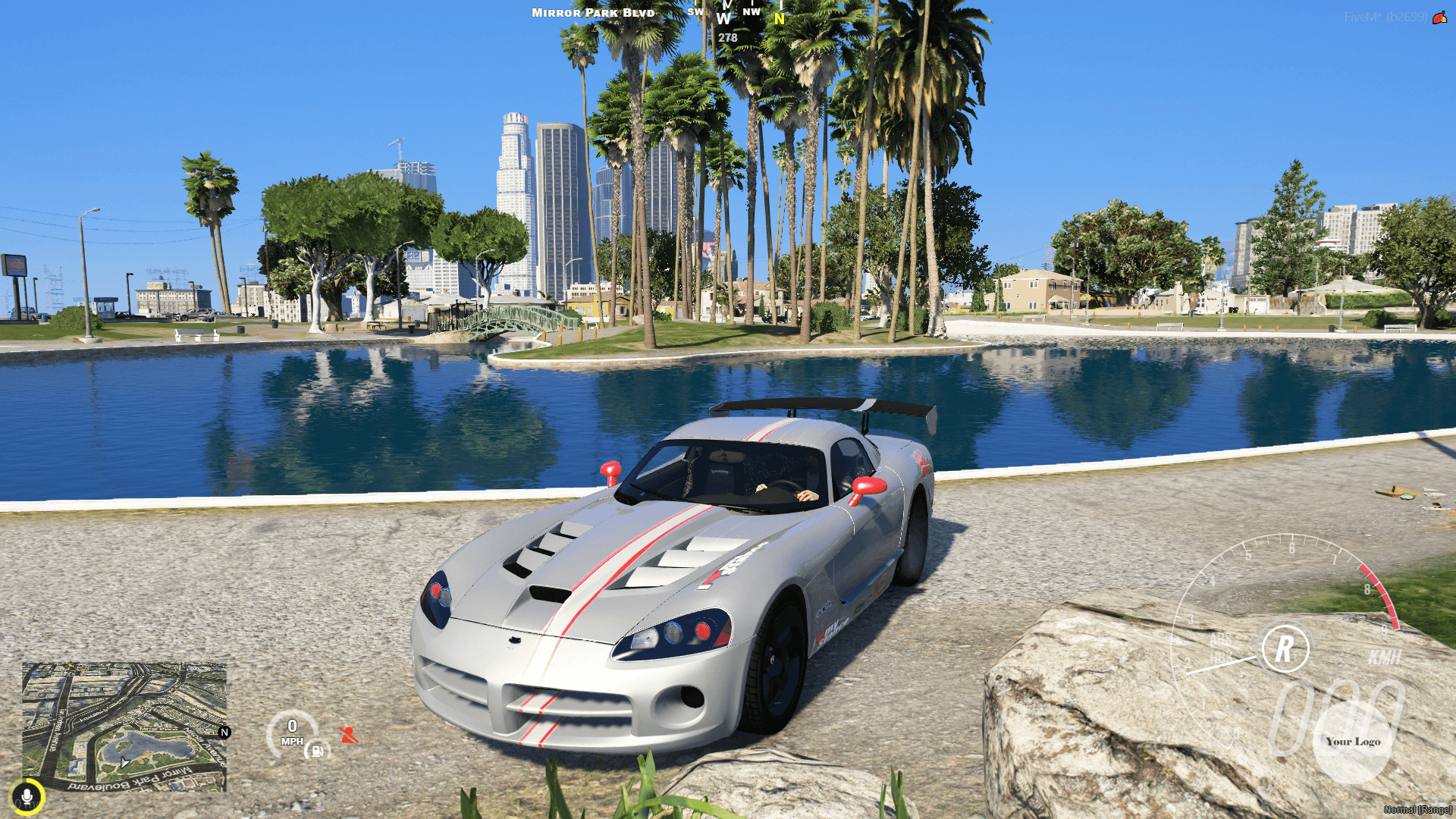This screenshot has width=1456, height=819.
Task: Click the red muted-chat icon near the speedometer
Action: [347, 734]
